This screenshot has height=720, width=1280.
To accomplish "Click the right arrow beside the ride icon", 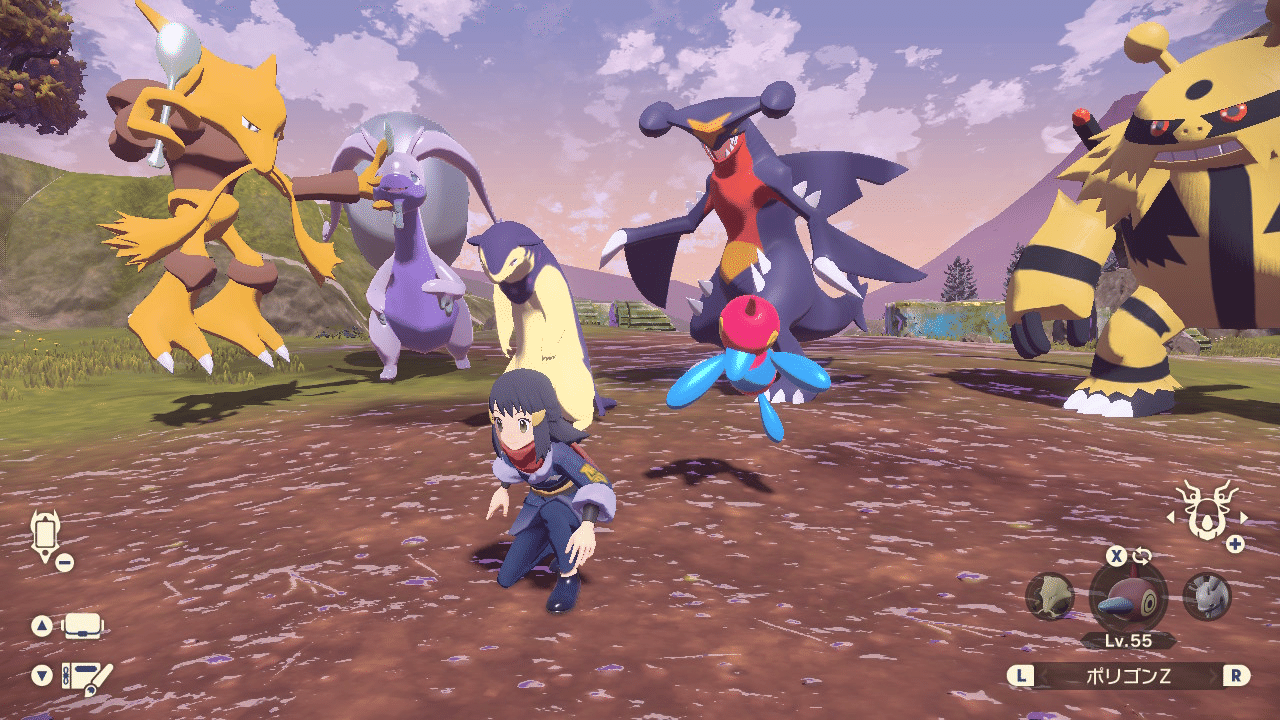I will click(1243, 517).
